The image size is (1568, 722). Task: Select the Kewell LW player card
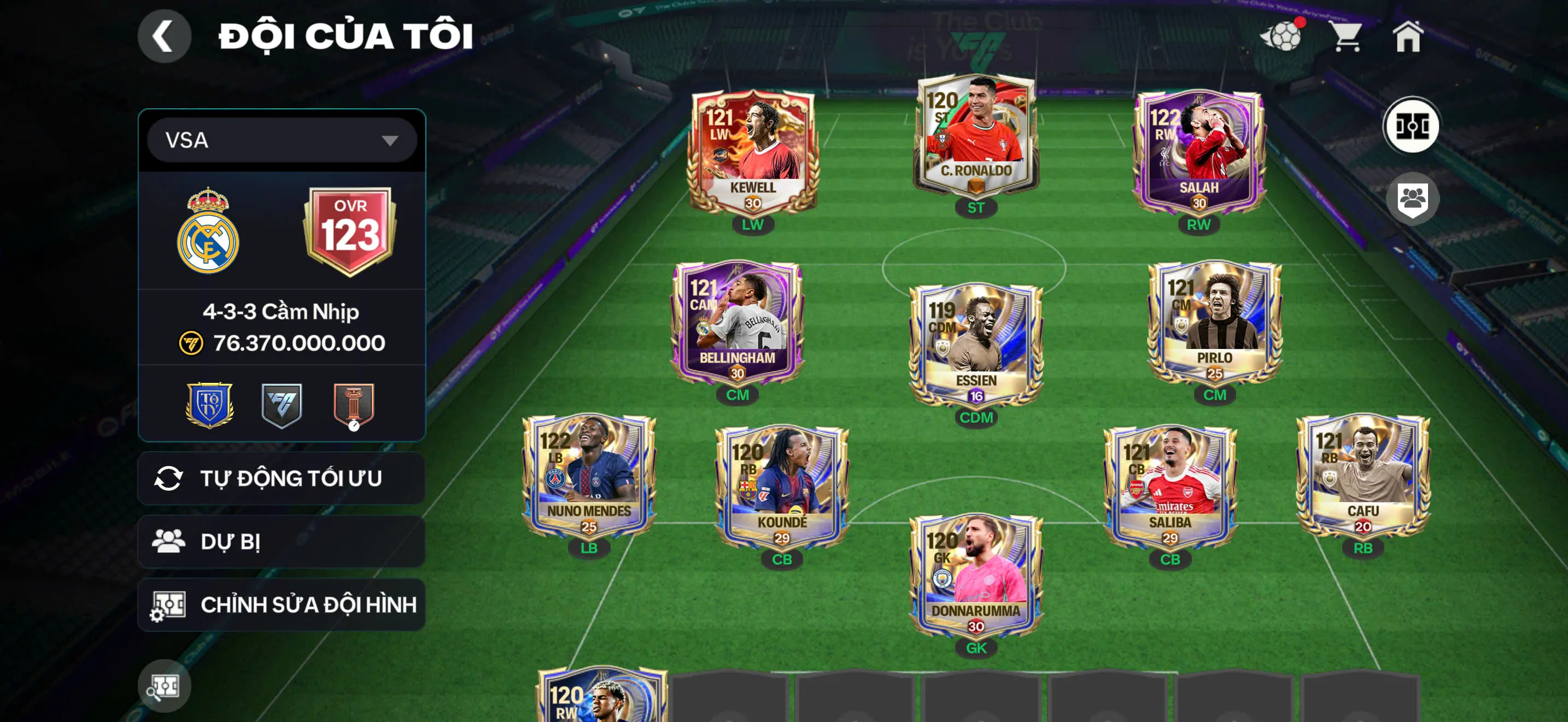click(x=753, y=152)
